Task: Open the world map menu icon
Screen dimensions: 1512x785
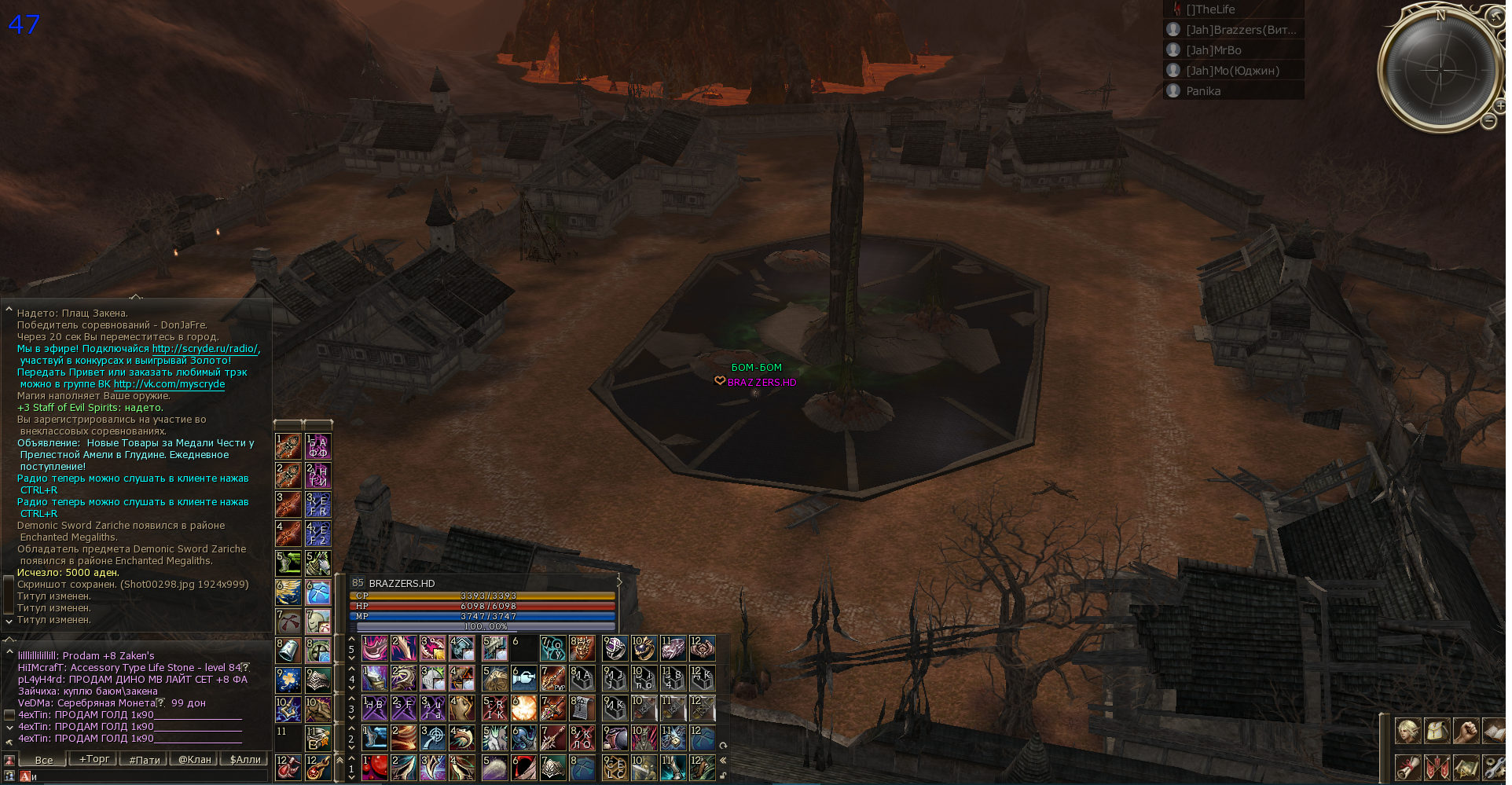Action: pyautogui.click(x=1466, y=766)
